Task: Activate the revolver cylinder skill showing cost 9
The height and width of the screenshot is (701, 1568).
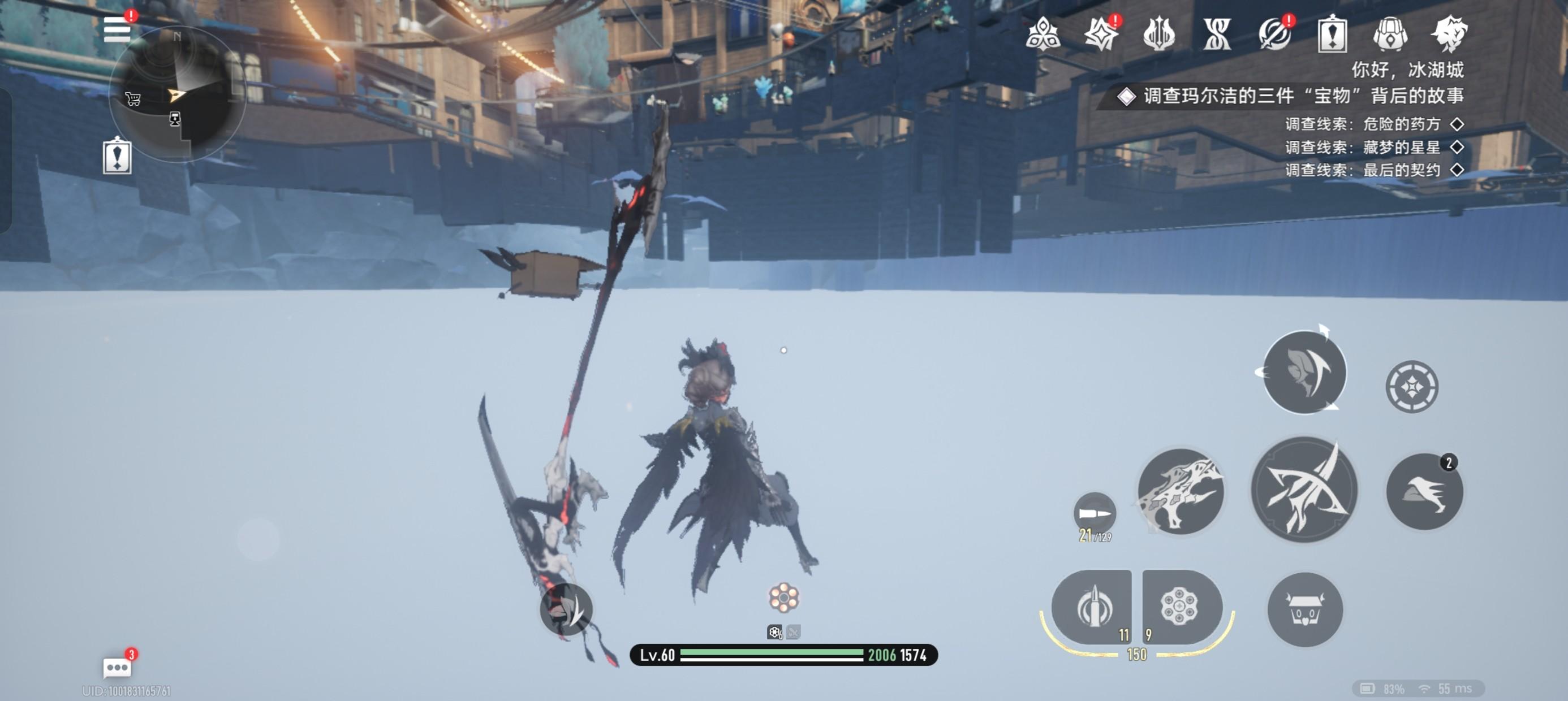Action: point(1182,607)
